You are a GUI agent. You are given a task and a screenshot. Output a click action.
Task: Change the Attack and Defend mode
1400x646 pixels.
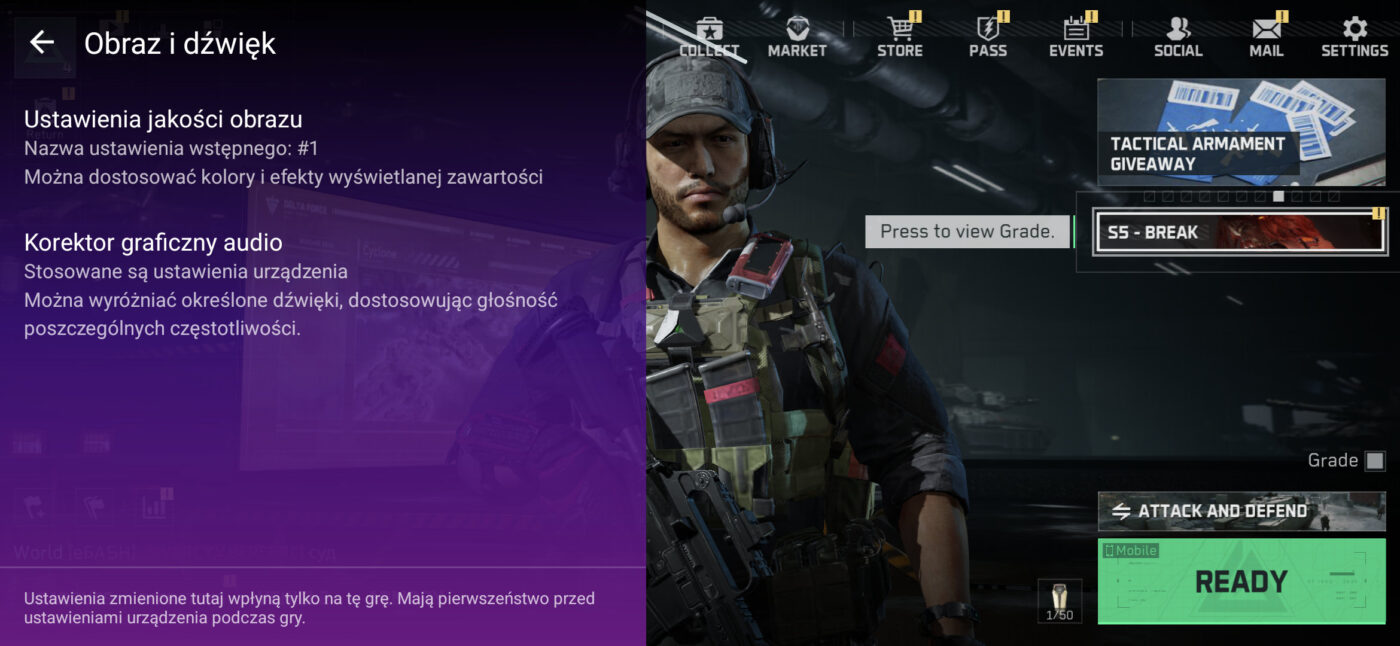pos(1240,511)
